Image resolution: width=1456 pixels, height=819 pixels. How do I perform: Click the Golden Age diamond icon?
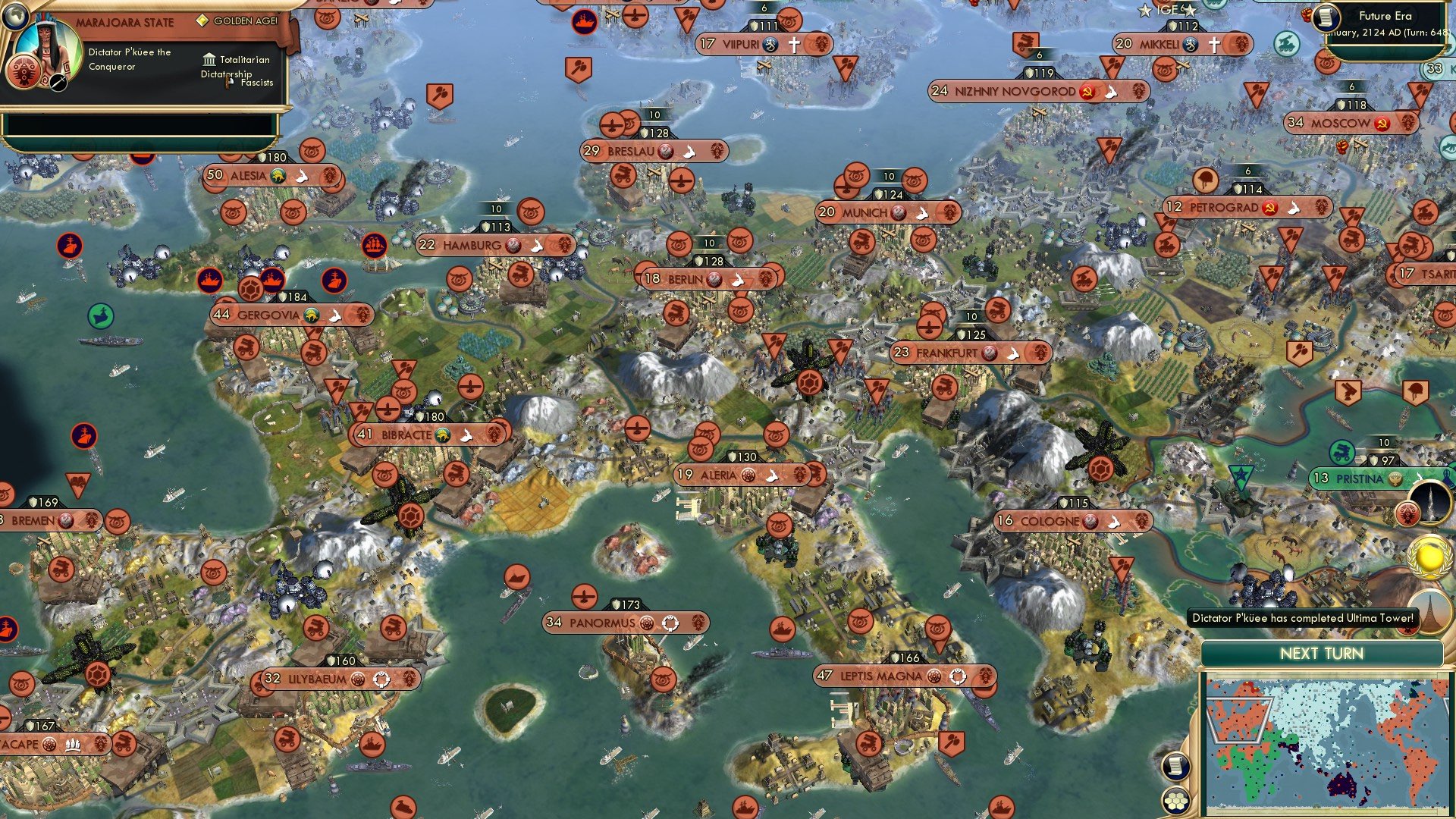[x=202, y=21]
